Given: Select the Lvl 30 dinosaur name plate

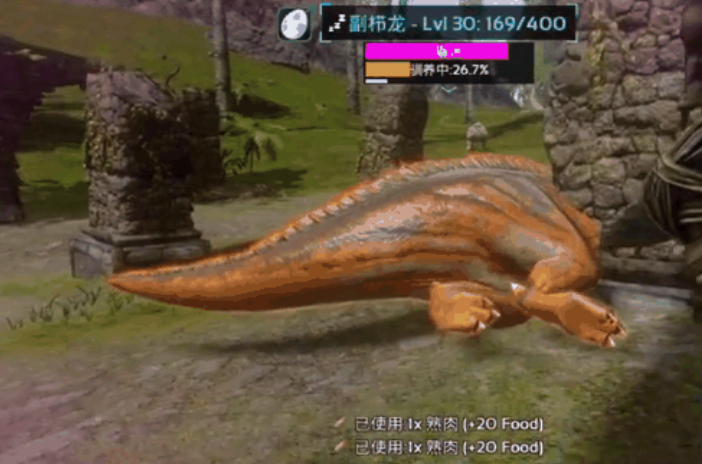Looking at the screenshot, I should coord(448,22).
